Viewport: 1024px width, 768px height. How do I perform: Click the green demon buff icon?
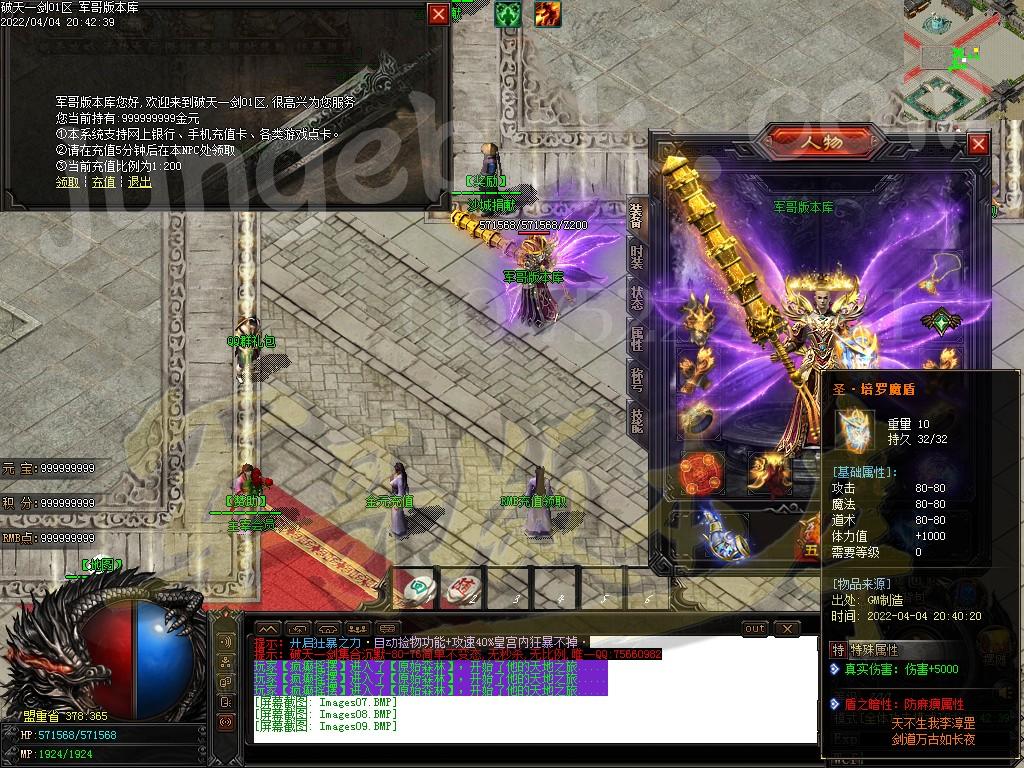[508, 14]
